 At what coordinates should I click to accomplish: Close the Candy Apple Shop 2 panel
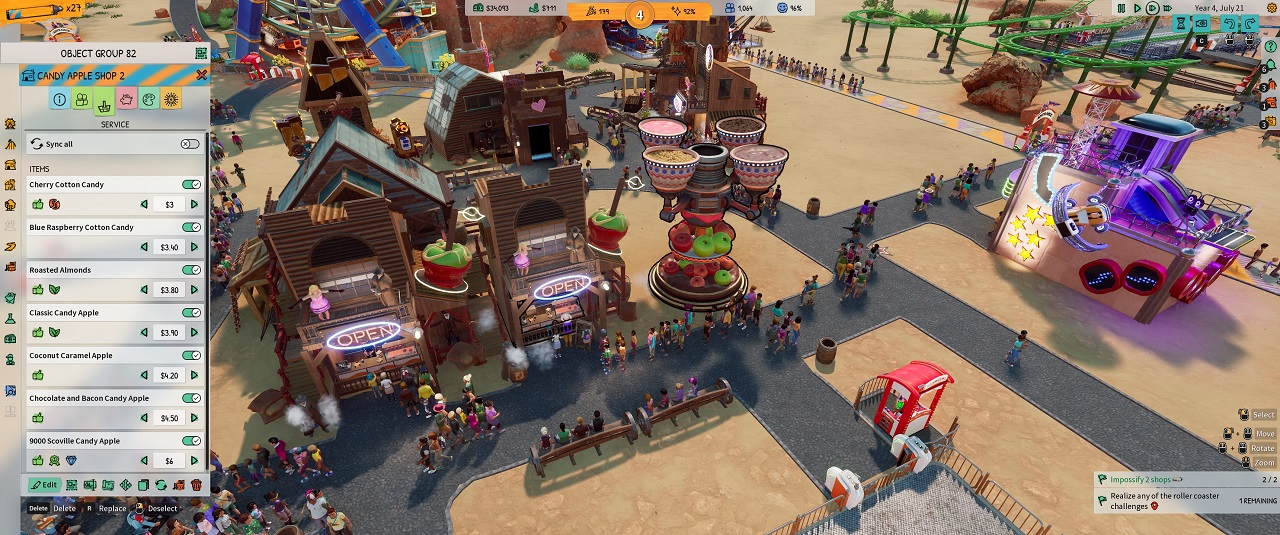click(202, 75)
